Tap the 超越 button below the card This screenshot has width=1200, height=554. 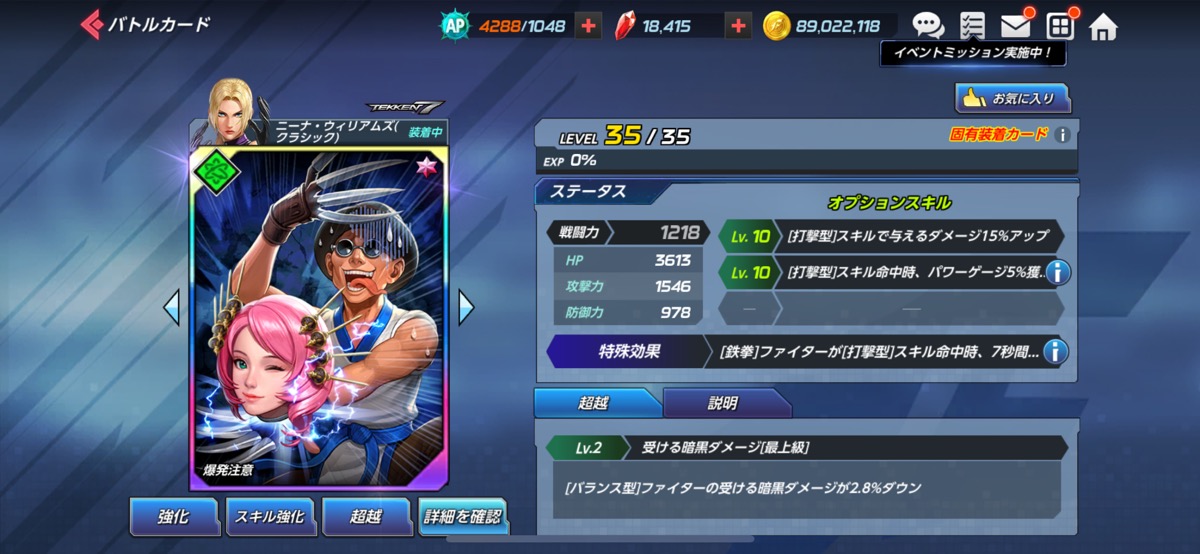tap(365, 517)
